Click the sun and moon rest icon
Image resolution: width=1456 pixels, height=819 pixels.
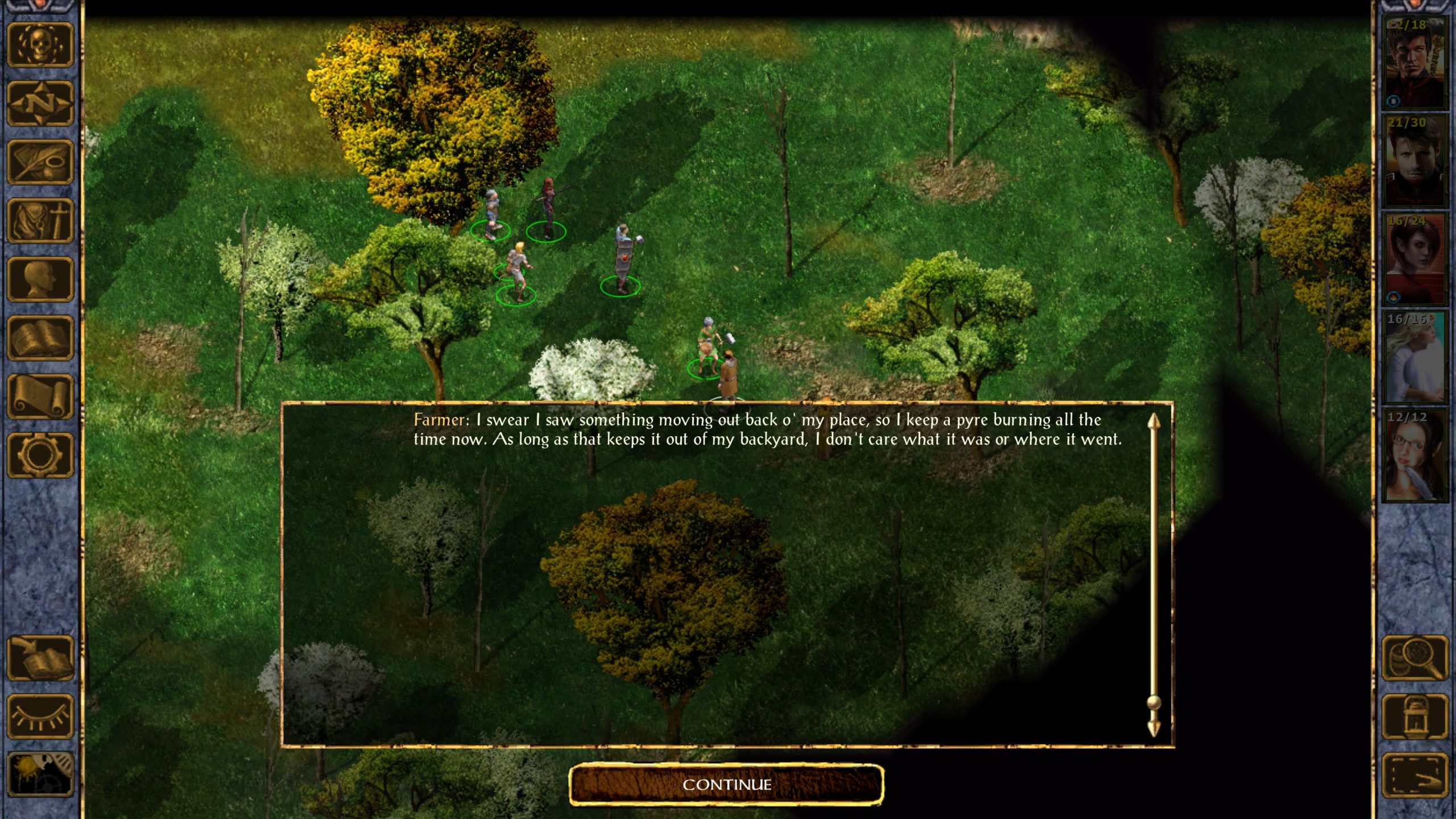pos(40,773)
